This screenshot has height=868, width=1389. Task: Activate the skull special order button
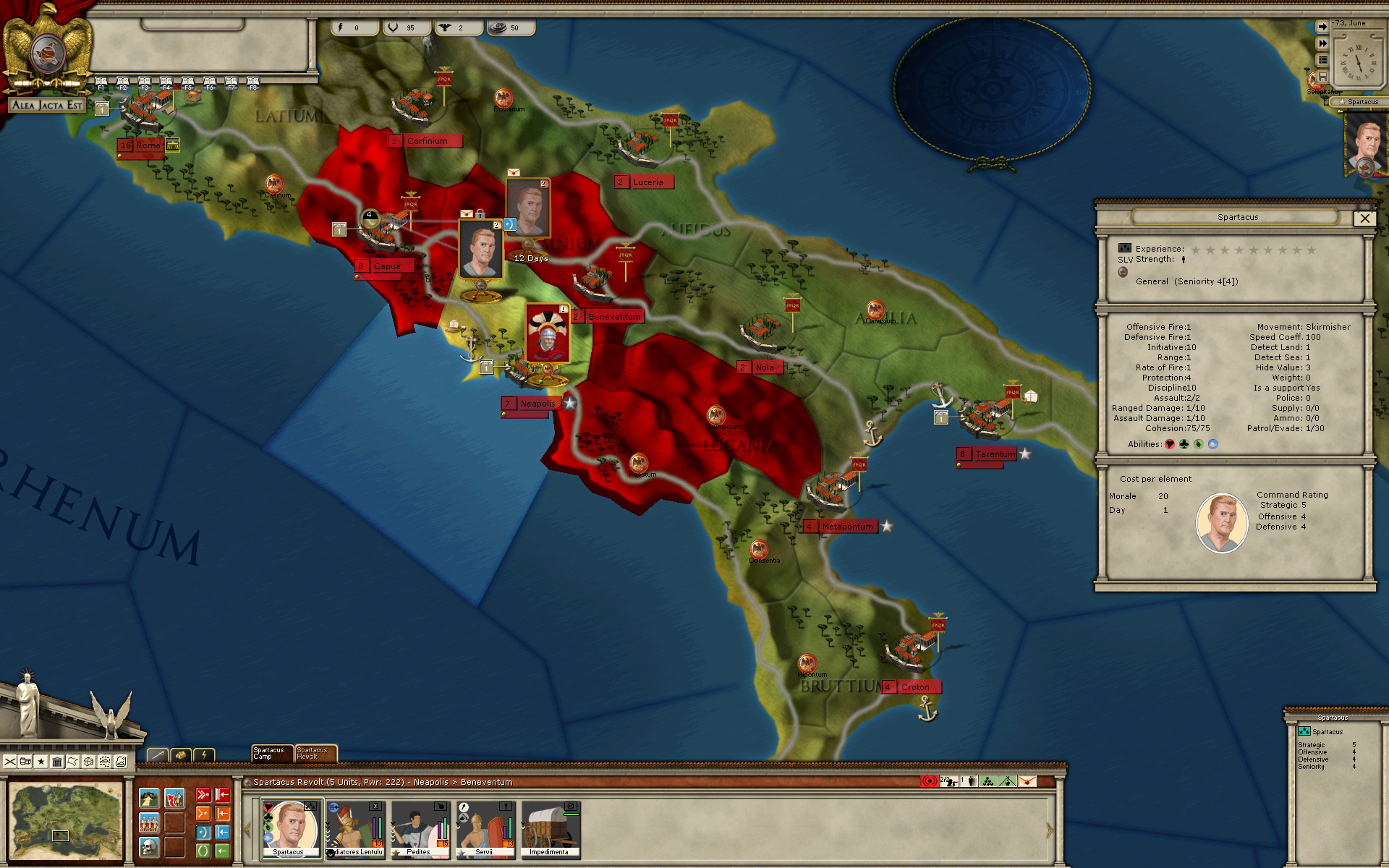(149, 846)
